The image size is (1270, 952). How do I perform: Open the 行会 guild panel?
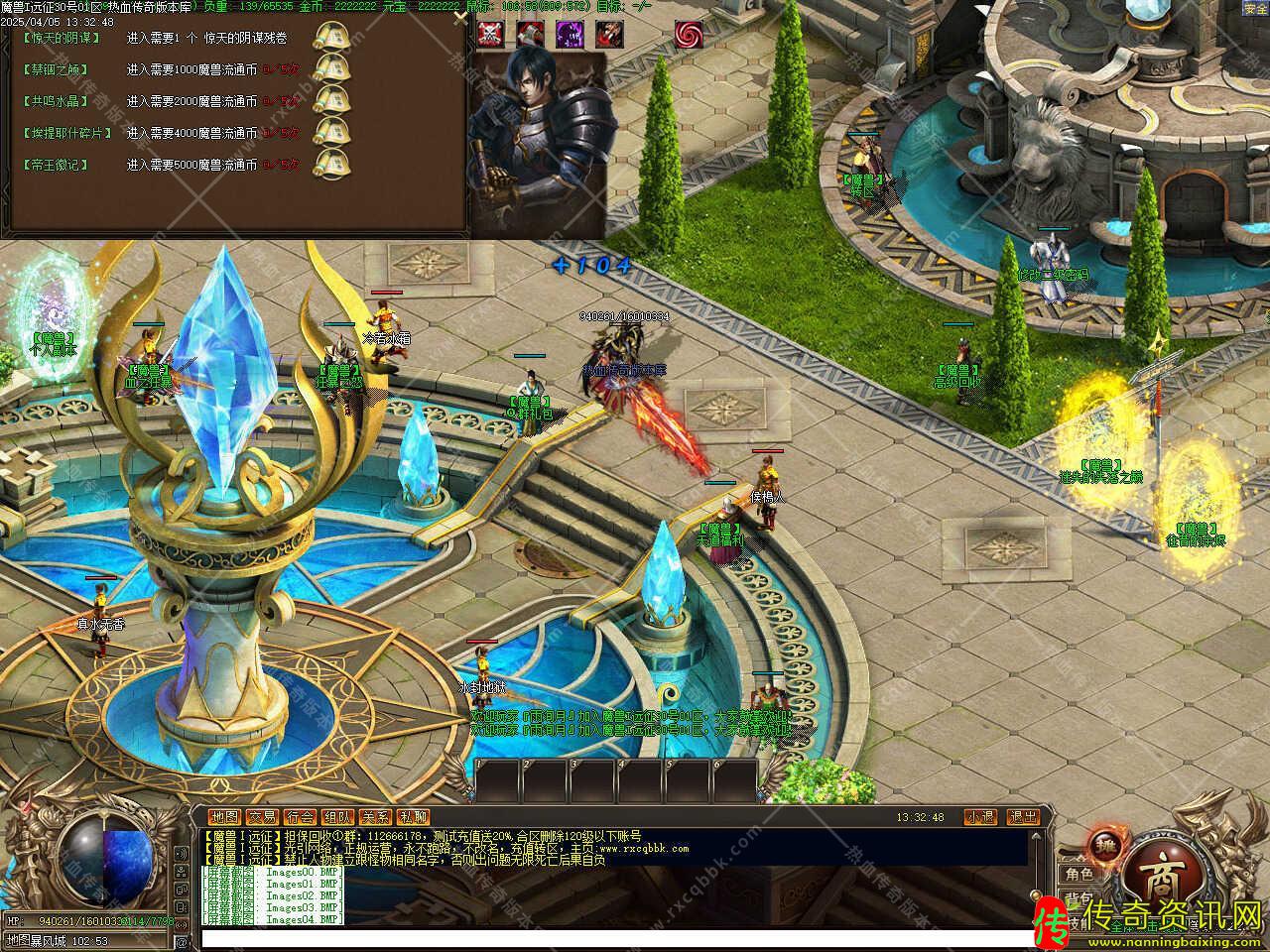pos(300,817)
